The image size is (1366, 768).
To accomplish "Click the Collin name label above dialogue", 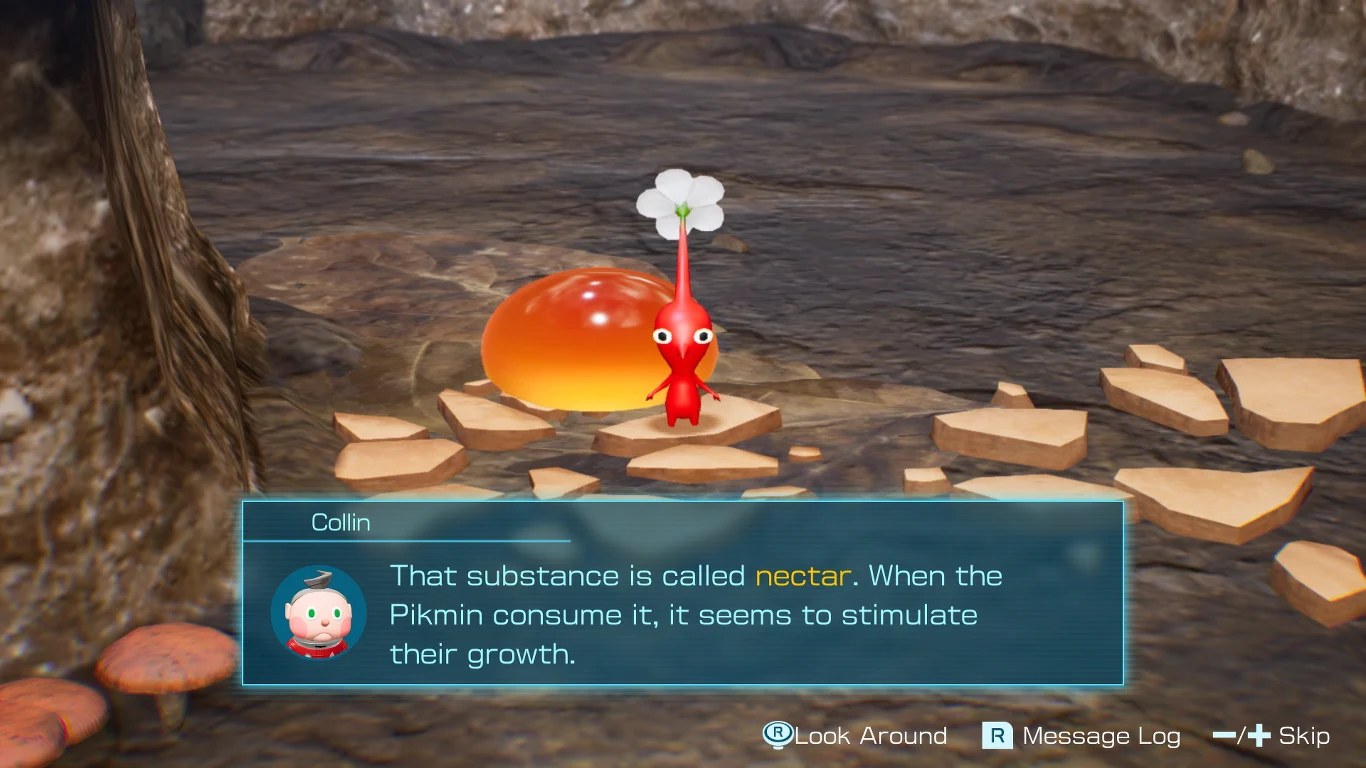I will click(x=341, y=521).
